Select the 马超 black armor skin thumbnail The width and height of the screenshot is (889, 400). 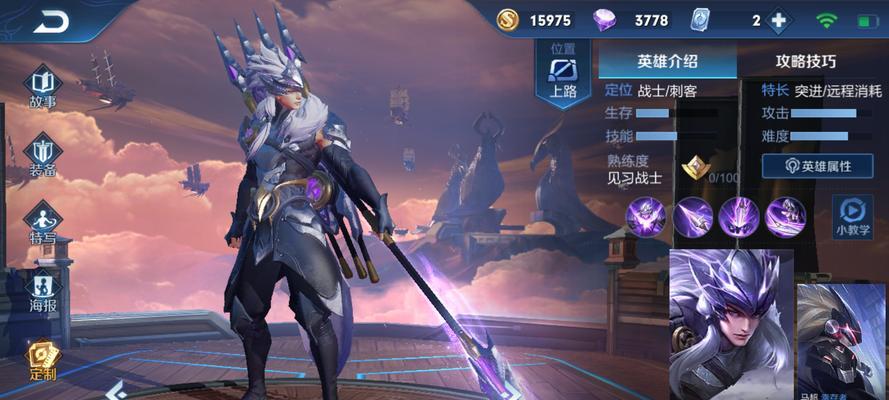click(842, 340)
